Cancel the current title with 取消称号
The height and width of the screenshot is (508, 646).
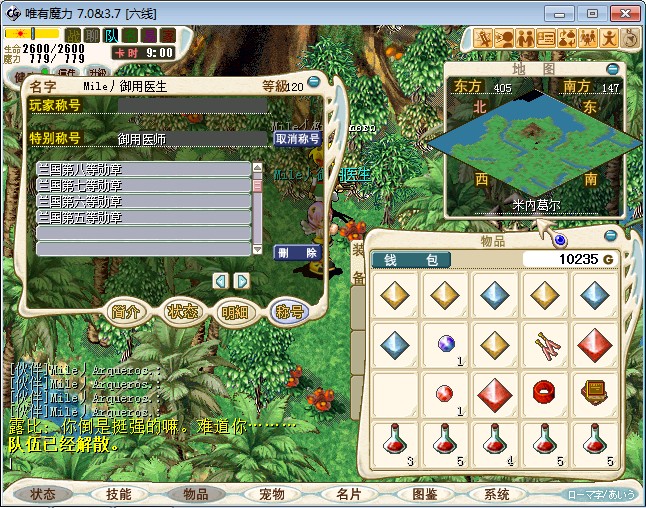coord(297,139)
